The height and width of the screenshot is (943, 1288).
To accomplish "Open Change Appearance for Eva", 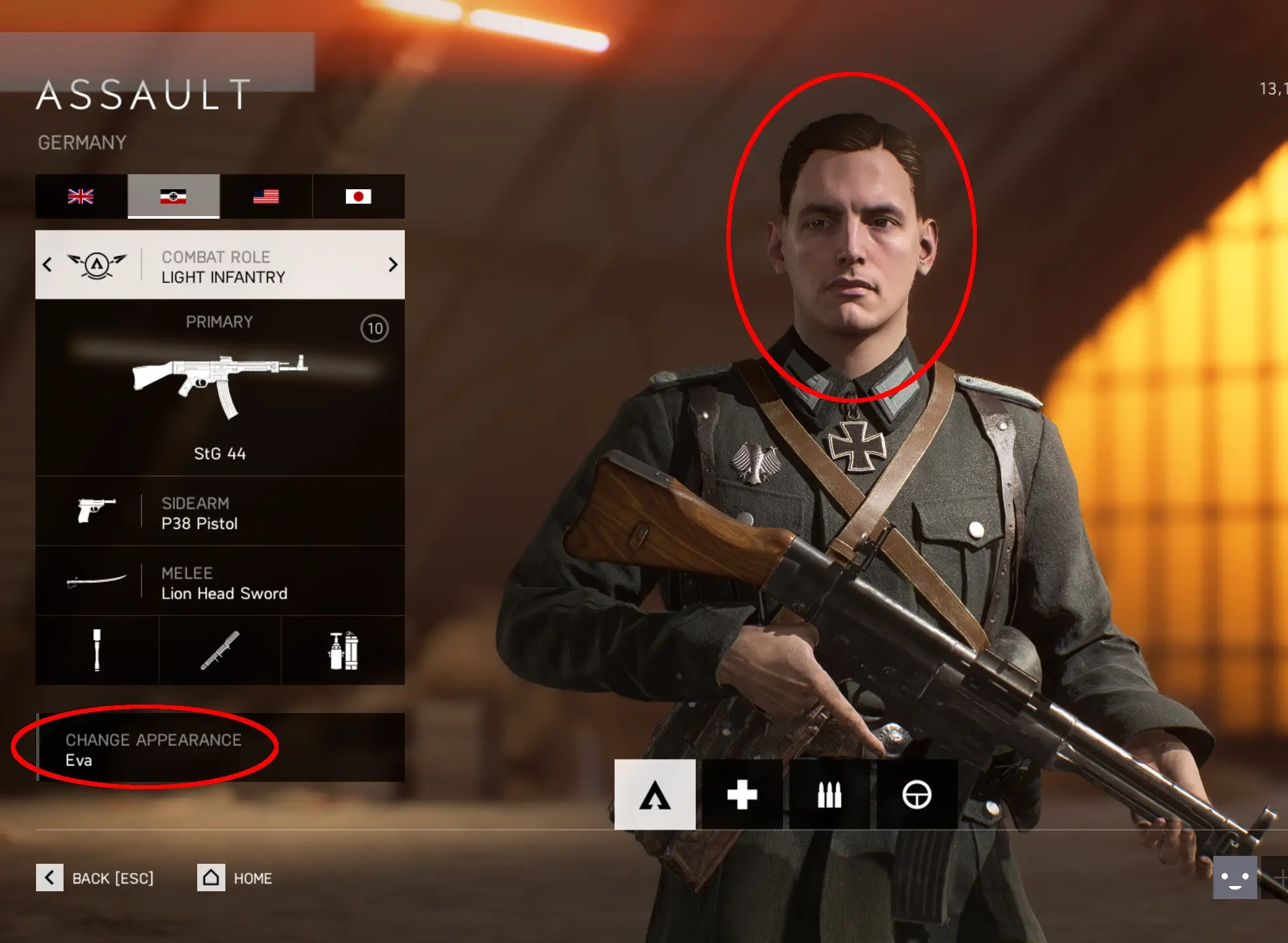I will pos(220,748).
